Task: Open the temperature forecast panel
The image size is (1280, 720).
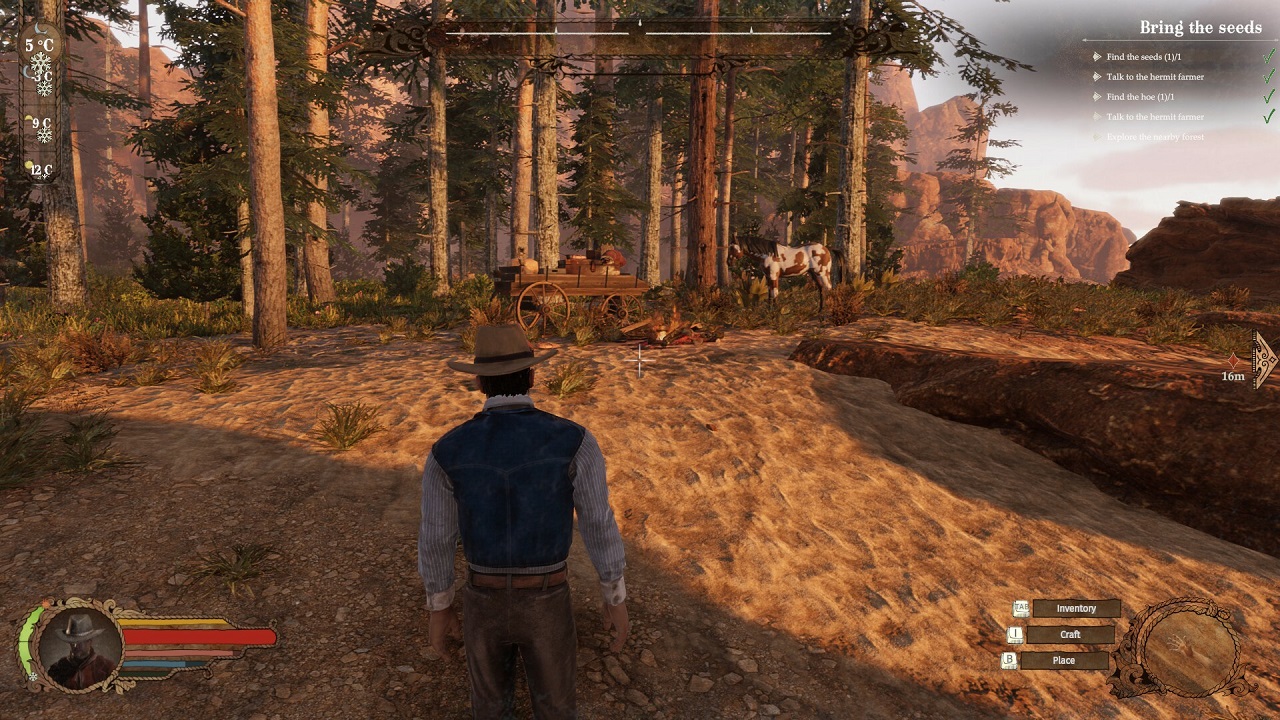Action: point(40,100)
